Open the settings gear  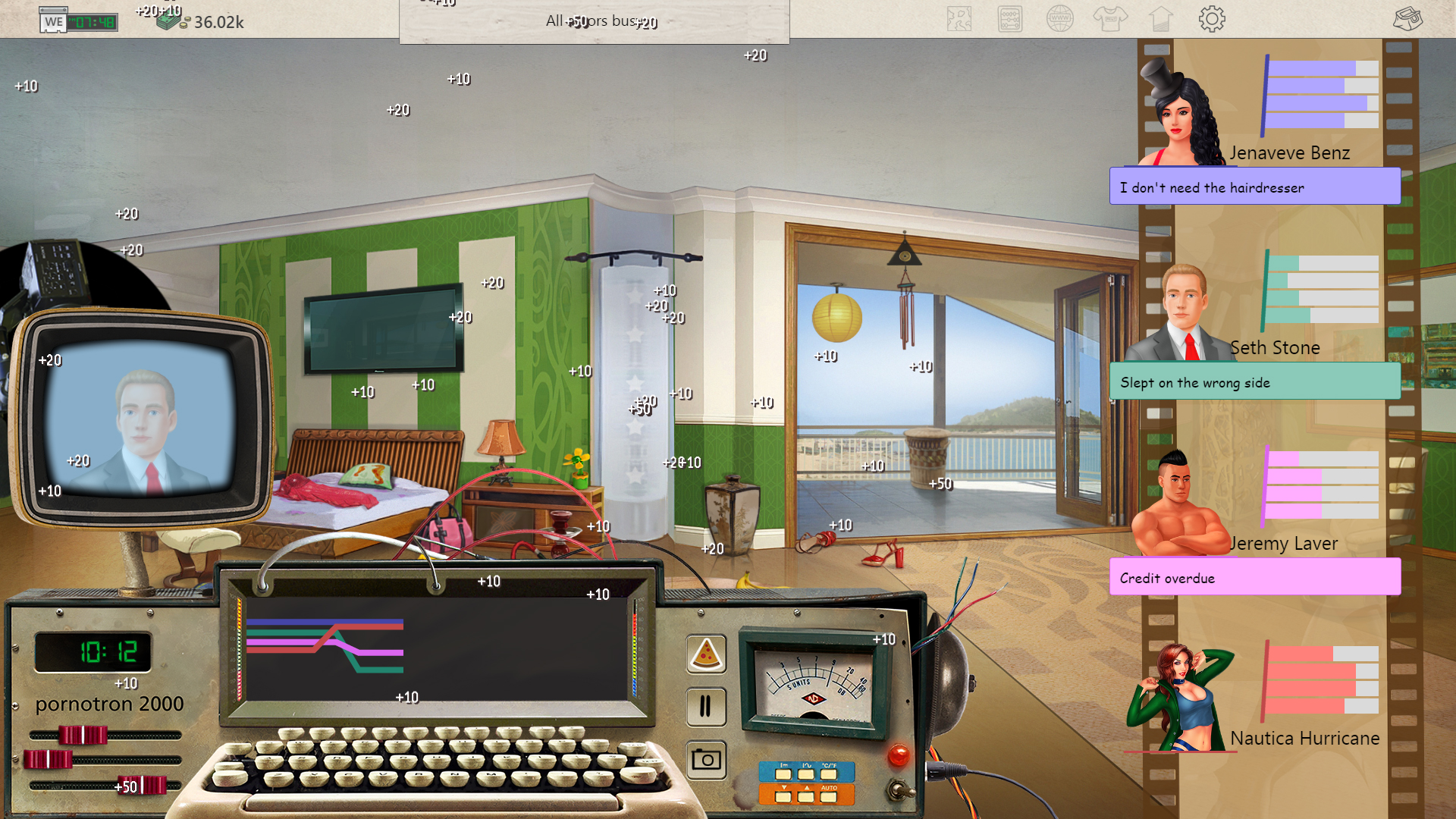point(1211,19)
